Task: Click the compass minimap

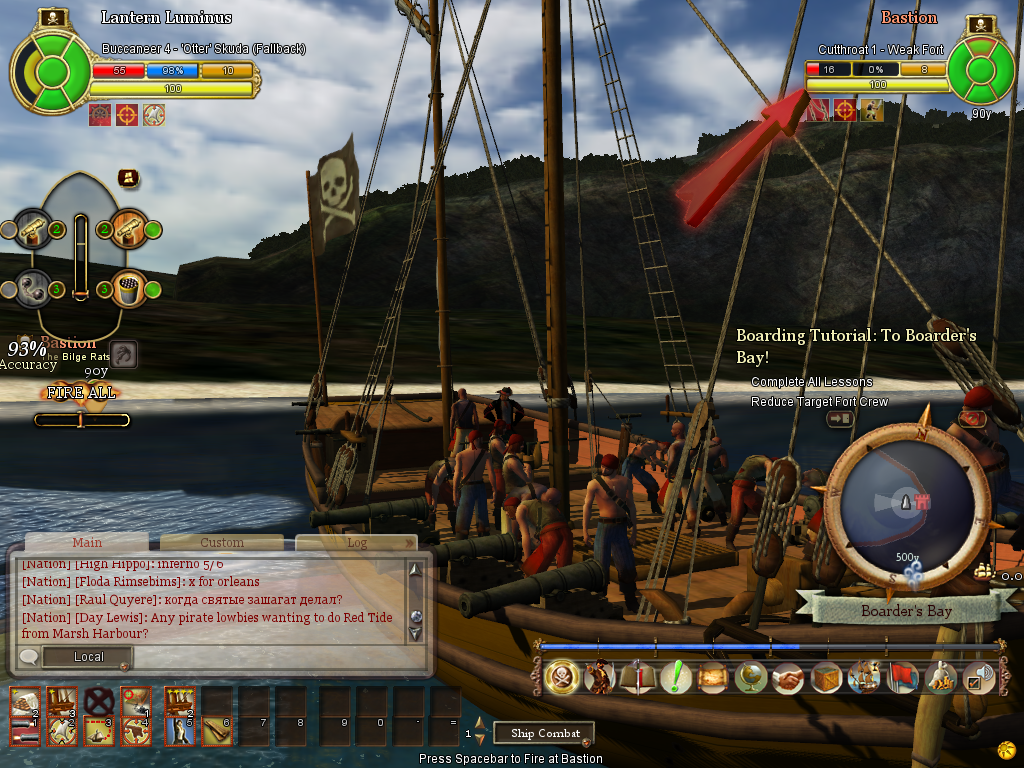Action: [909, 510]
